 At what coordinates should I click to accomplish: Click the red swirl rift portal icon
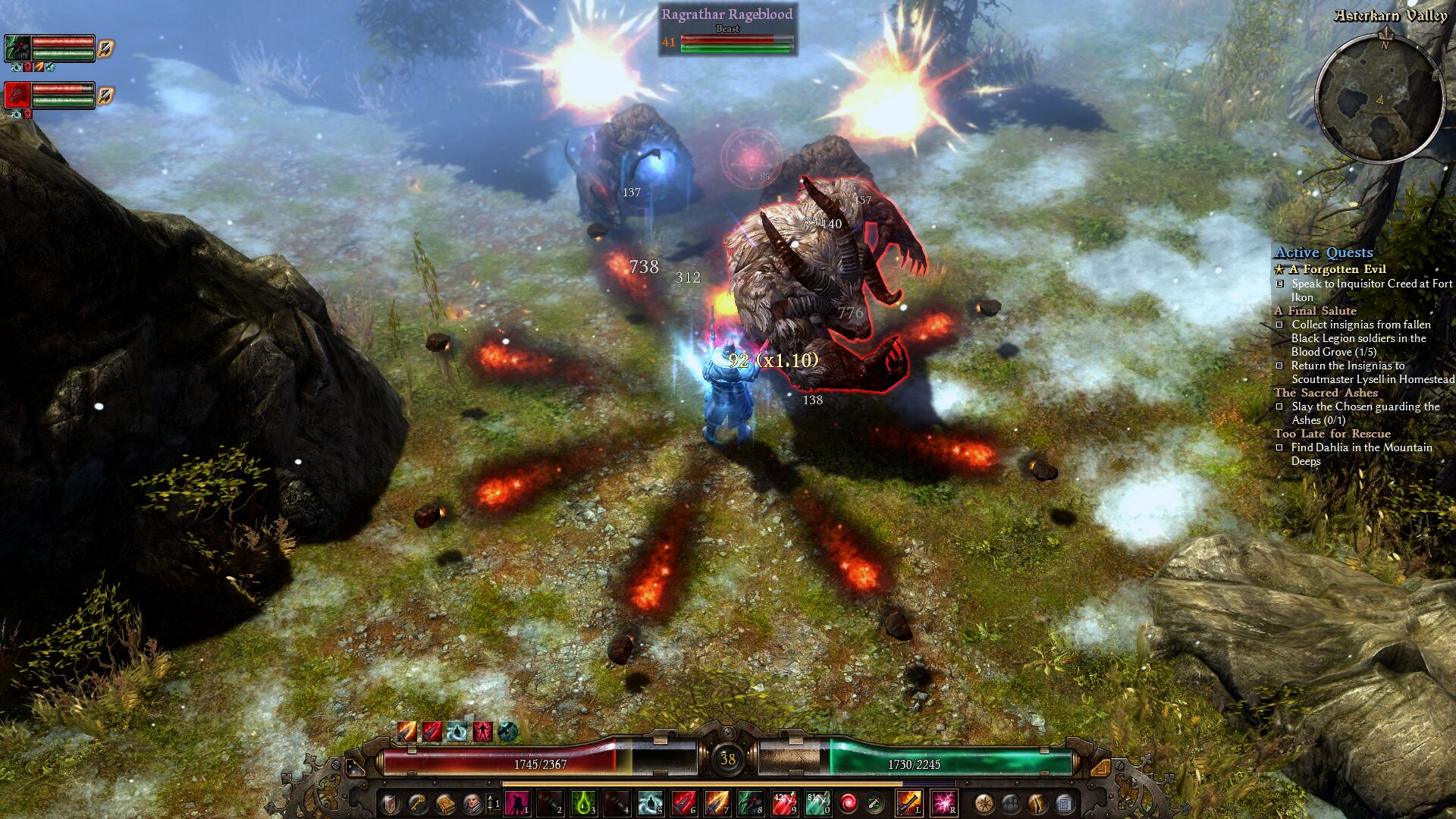tap(849, 803)
